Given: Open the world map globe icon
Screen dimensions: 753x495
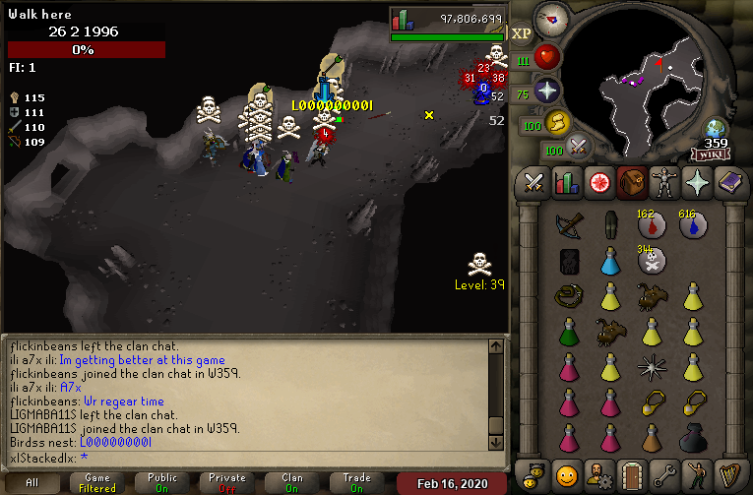Looking at the screenshot, I should tap(714, 128).
